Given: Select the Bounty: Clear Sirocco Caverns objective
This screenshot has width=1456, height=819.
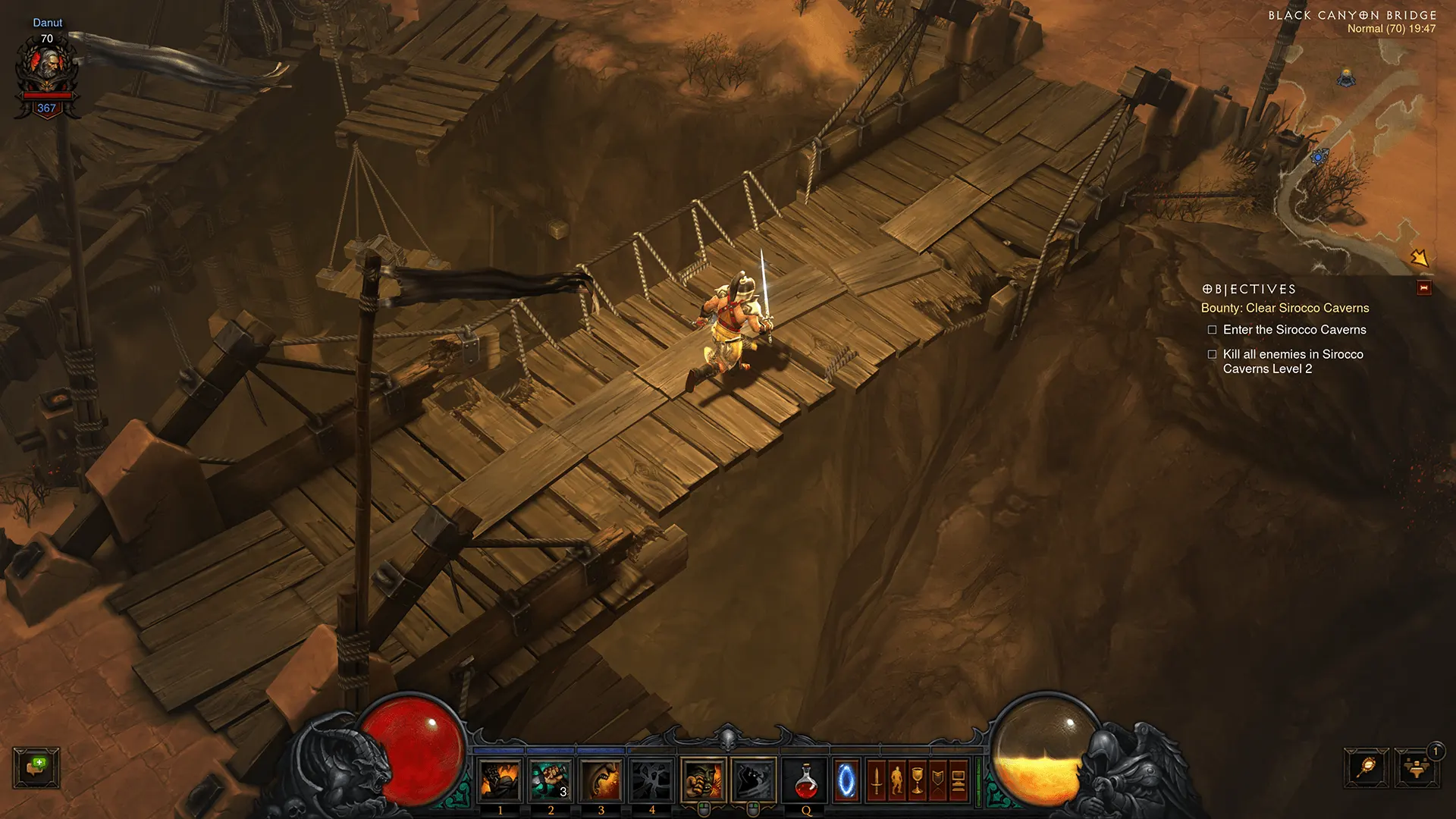Looking at the screenshot, I should click(1285, 308).
